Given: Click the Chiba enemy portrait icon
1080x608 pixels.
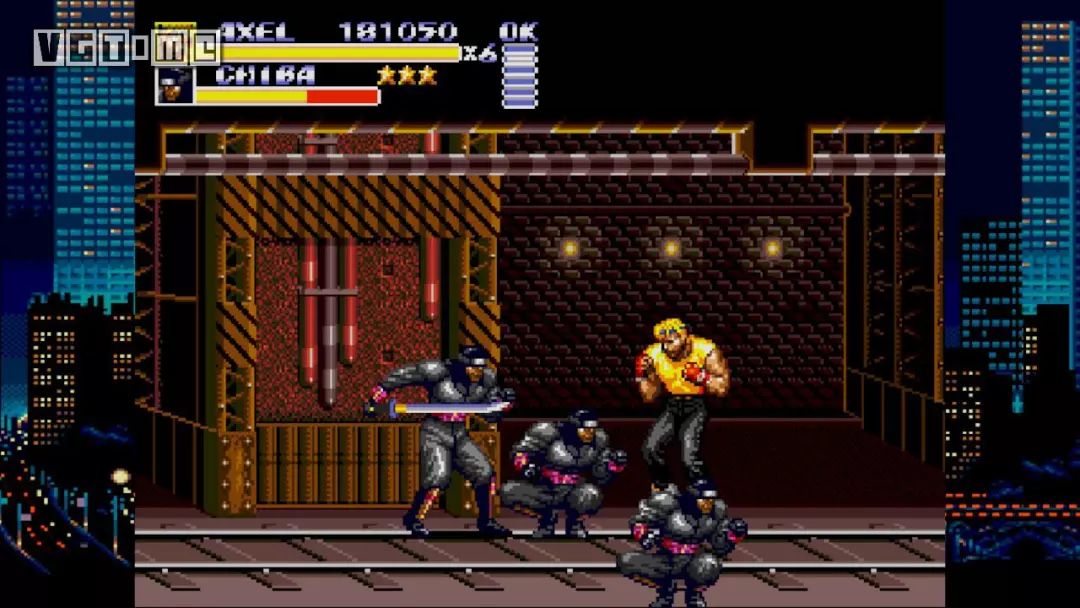Looking at the screenshot, I should 174,86.
